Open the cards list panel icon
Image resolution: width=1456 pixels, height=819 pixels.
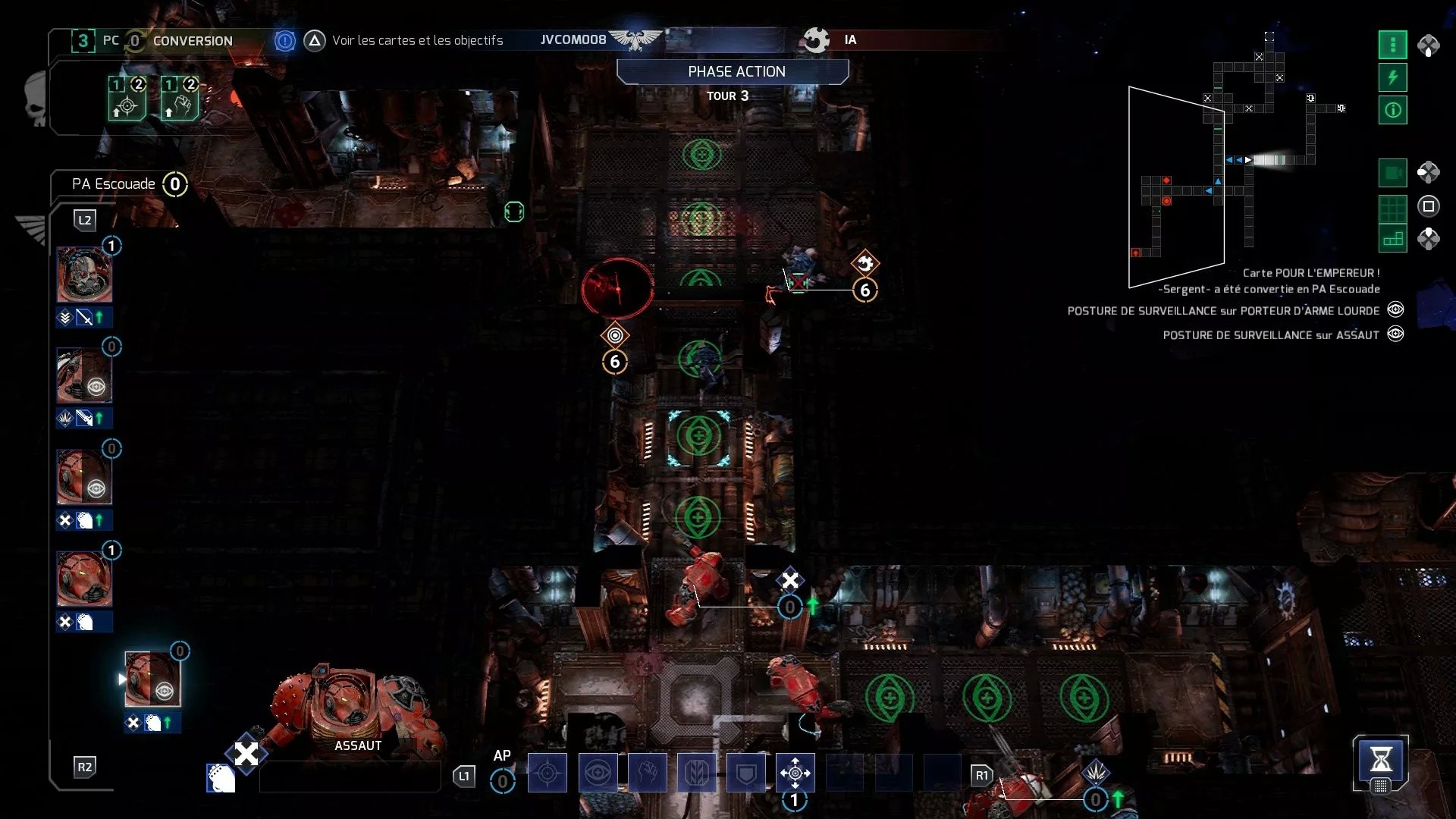1392,45
